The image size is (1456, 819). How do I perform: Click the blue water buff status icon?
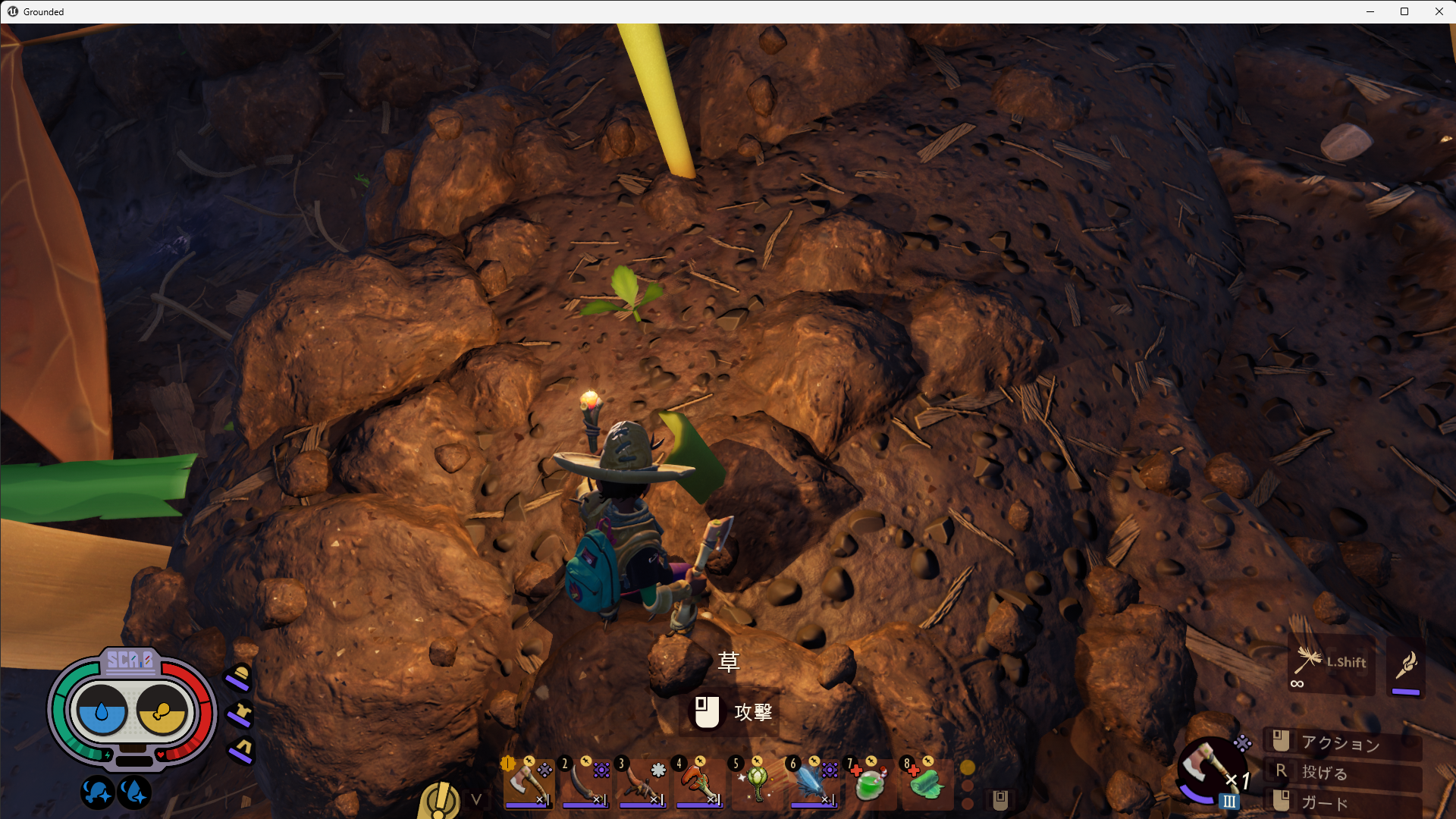point(134,793)
